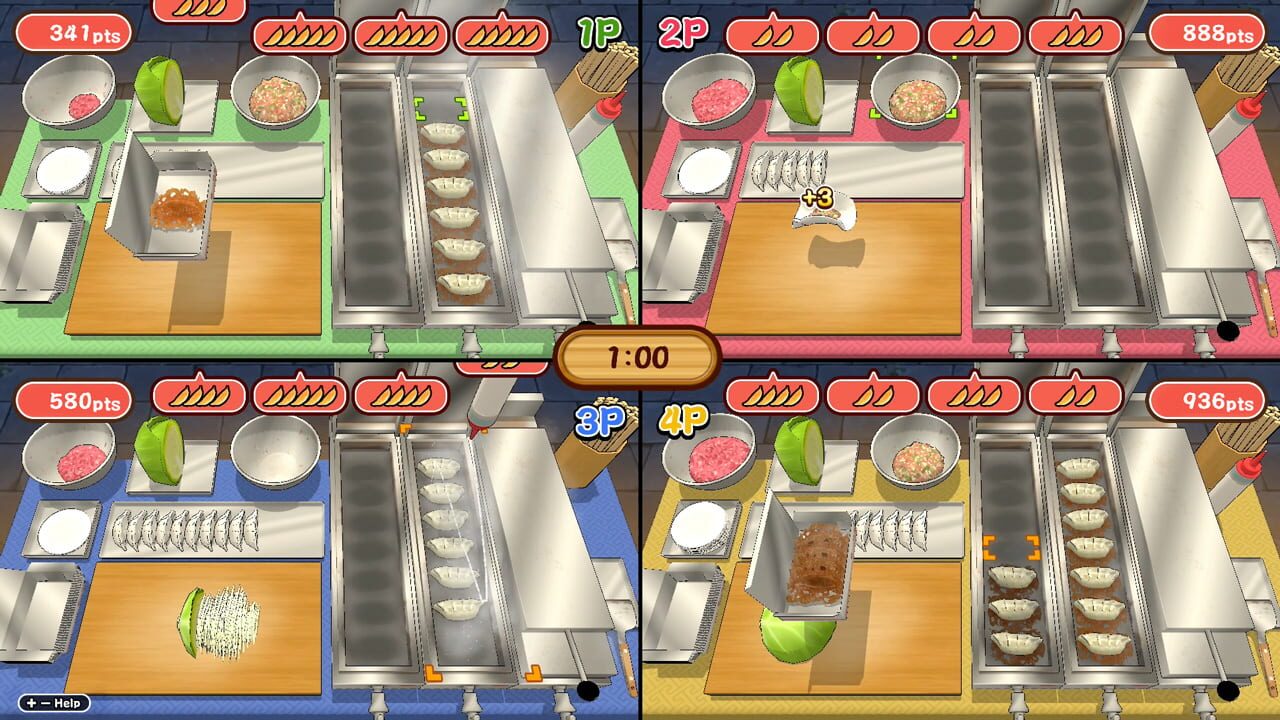
Task: Select the 2P player badge
Action: point(681,30)
